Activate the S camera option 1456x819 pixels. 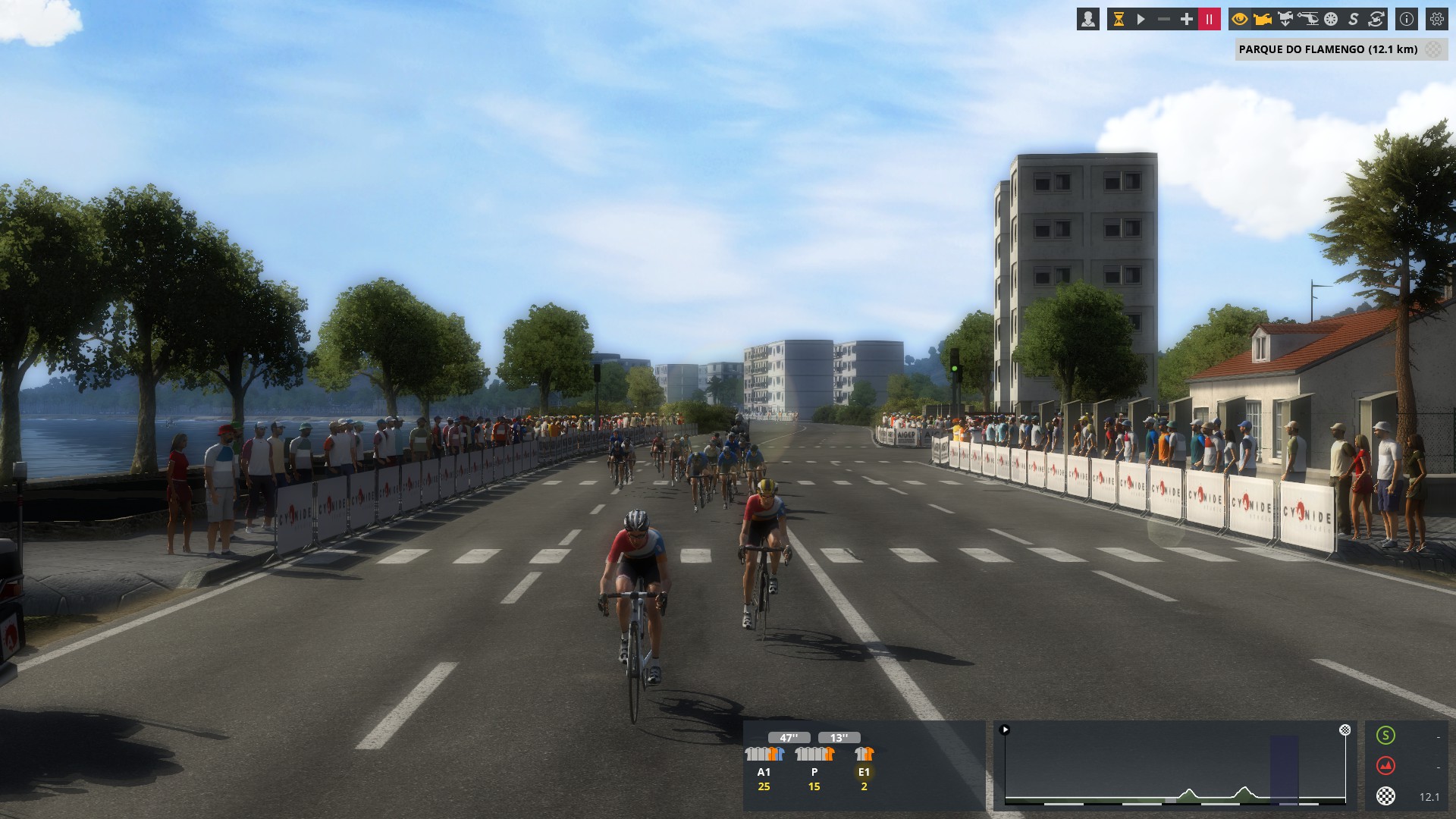(x=1354, y=20)
